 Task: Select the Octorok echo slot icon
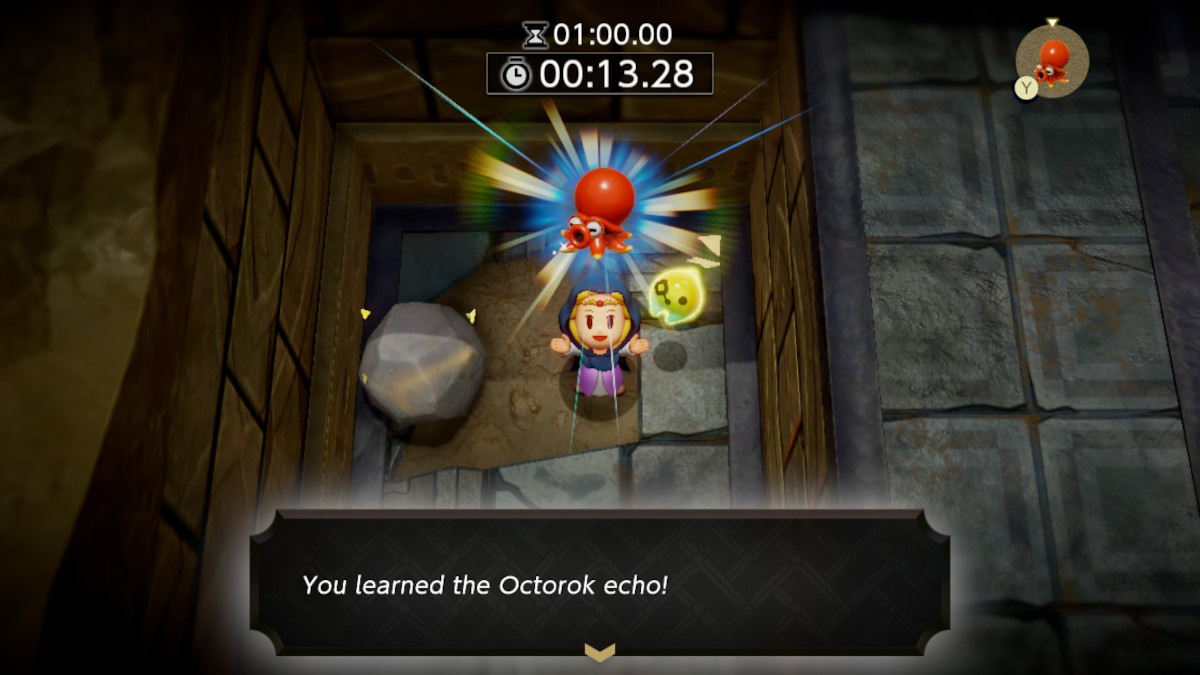[1053, 60]
